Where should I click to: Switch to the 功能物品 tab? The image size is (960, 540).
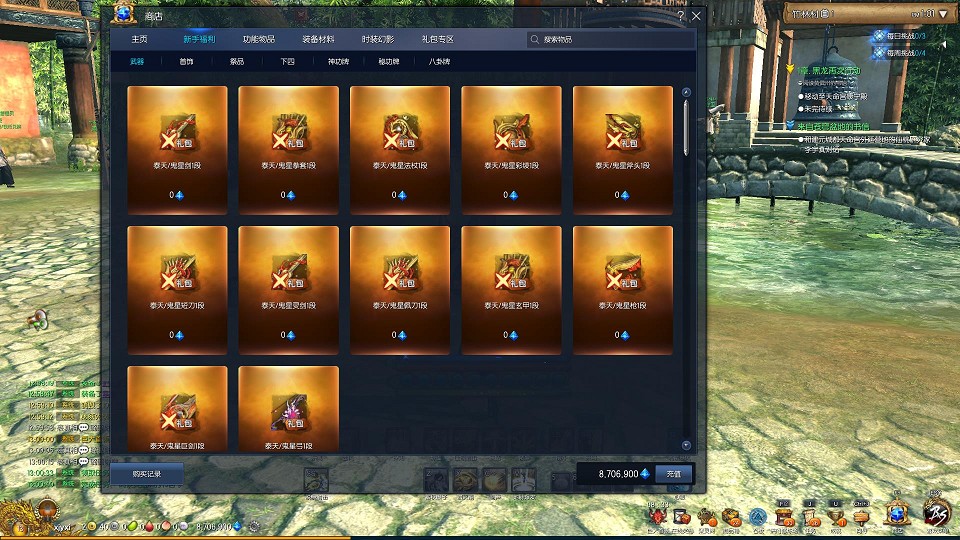(x=259, y=39)
